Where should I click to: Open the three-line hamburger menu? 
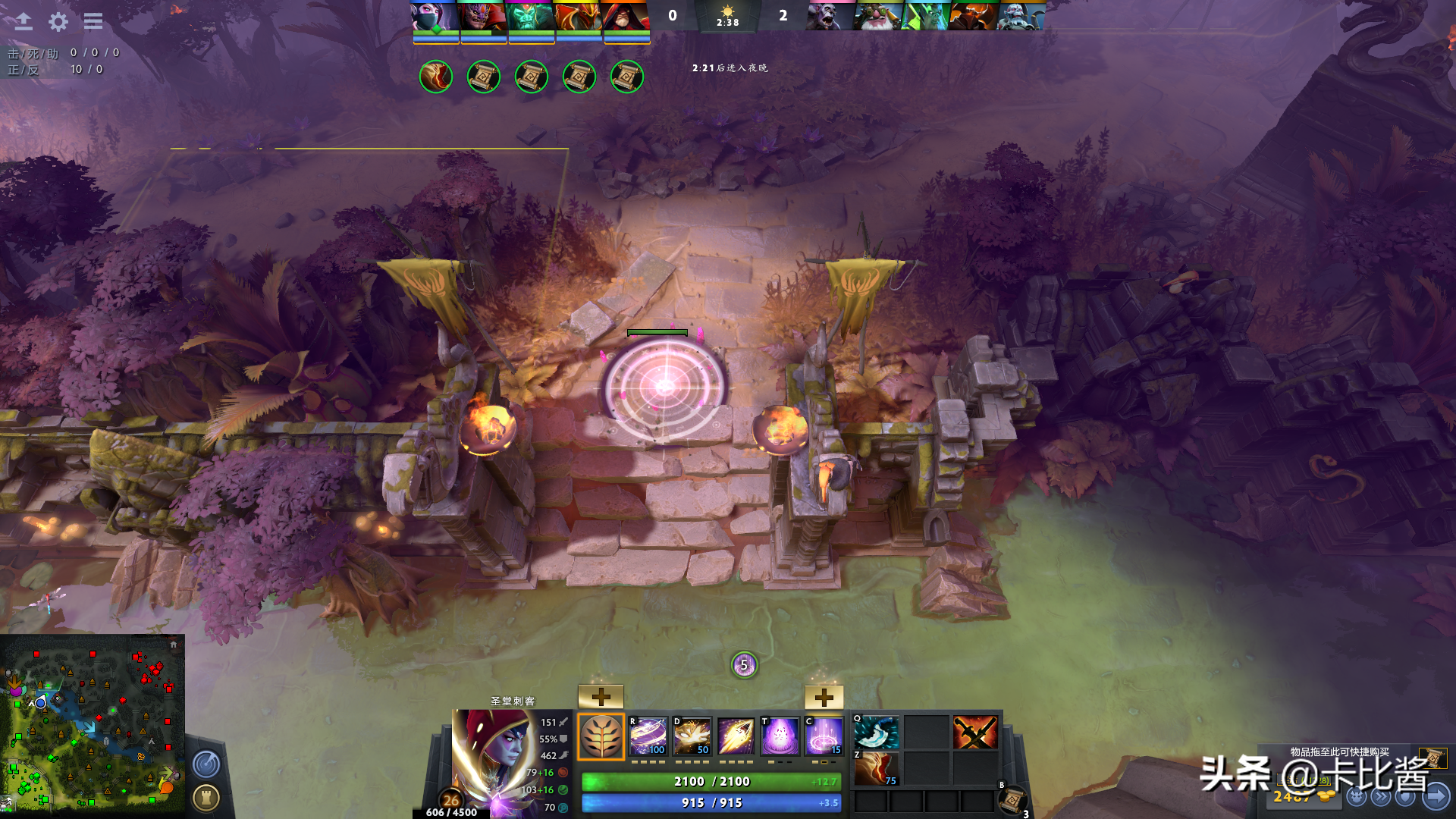[x=93, y=21]
